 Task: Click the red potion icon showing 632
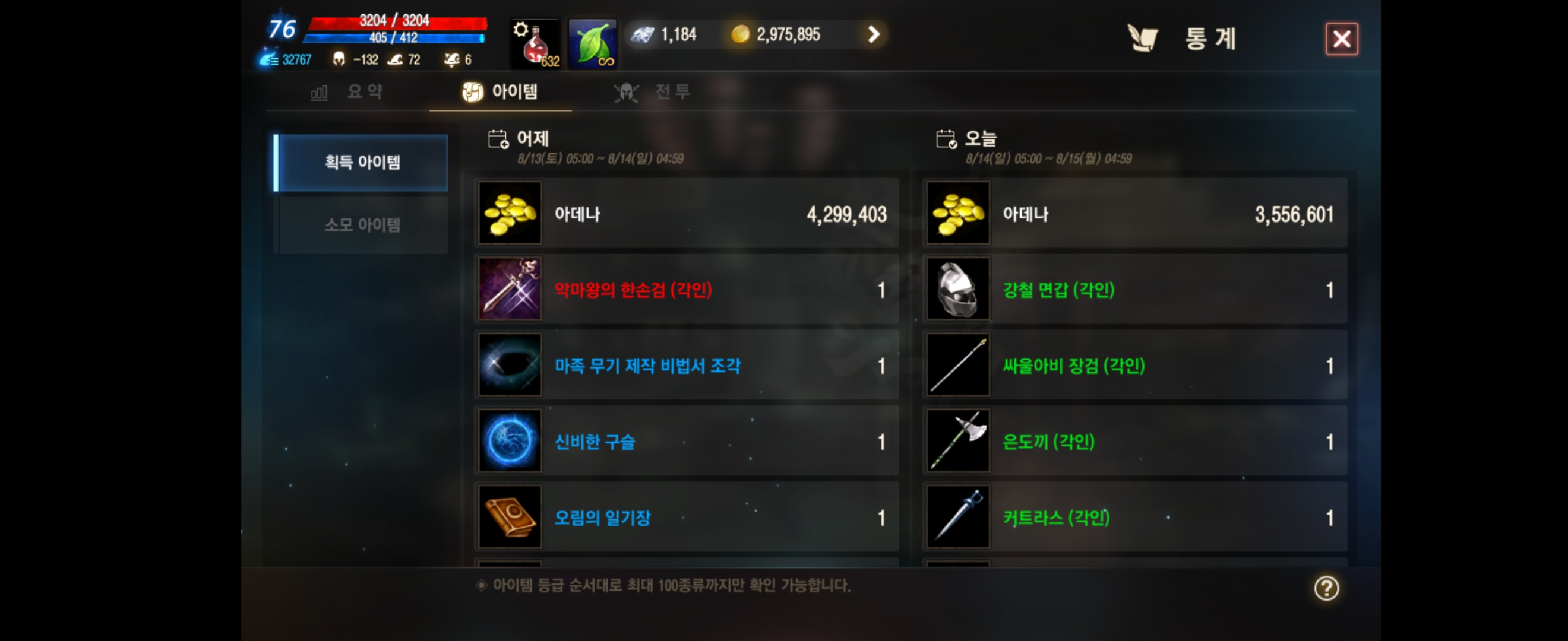(534, 43)
